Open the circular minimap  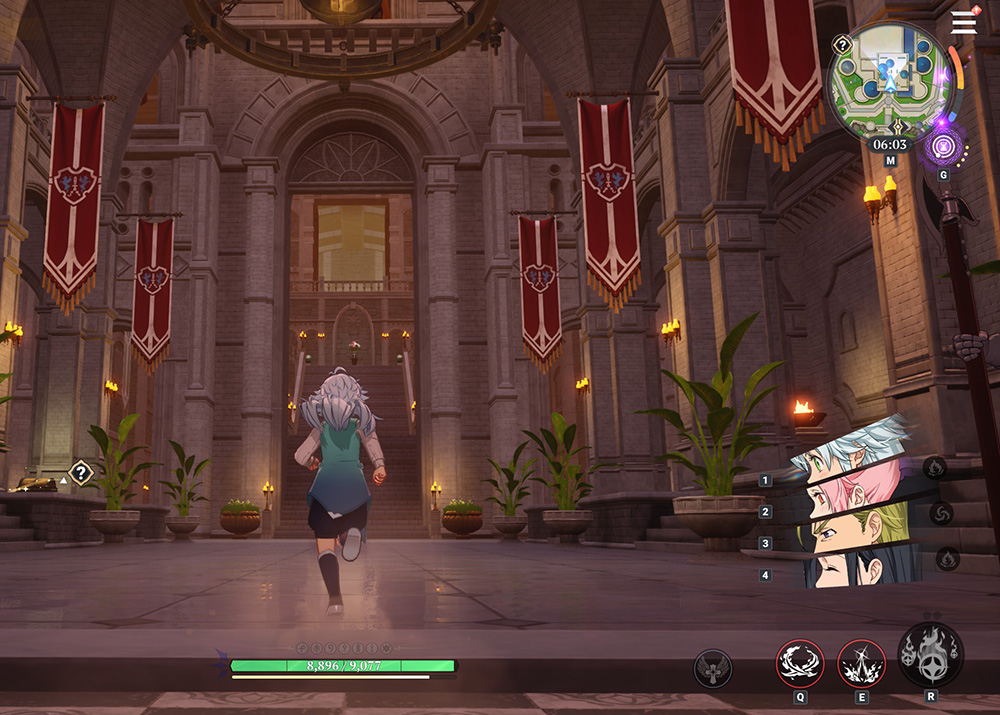click(888, 82)
